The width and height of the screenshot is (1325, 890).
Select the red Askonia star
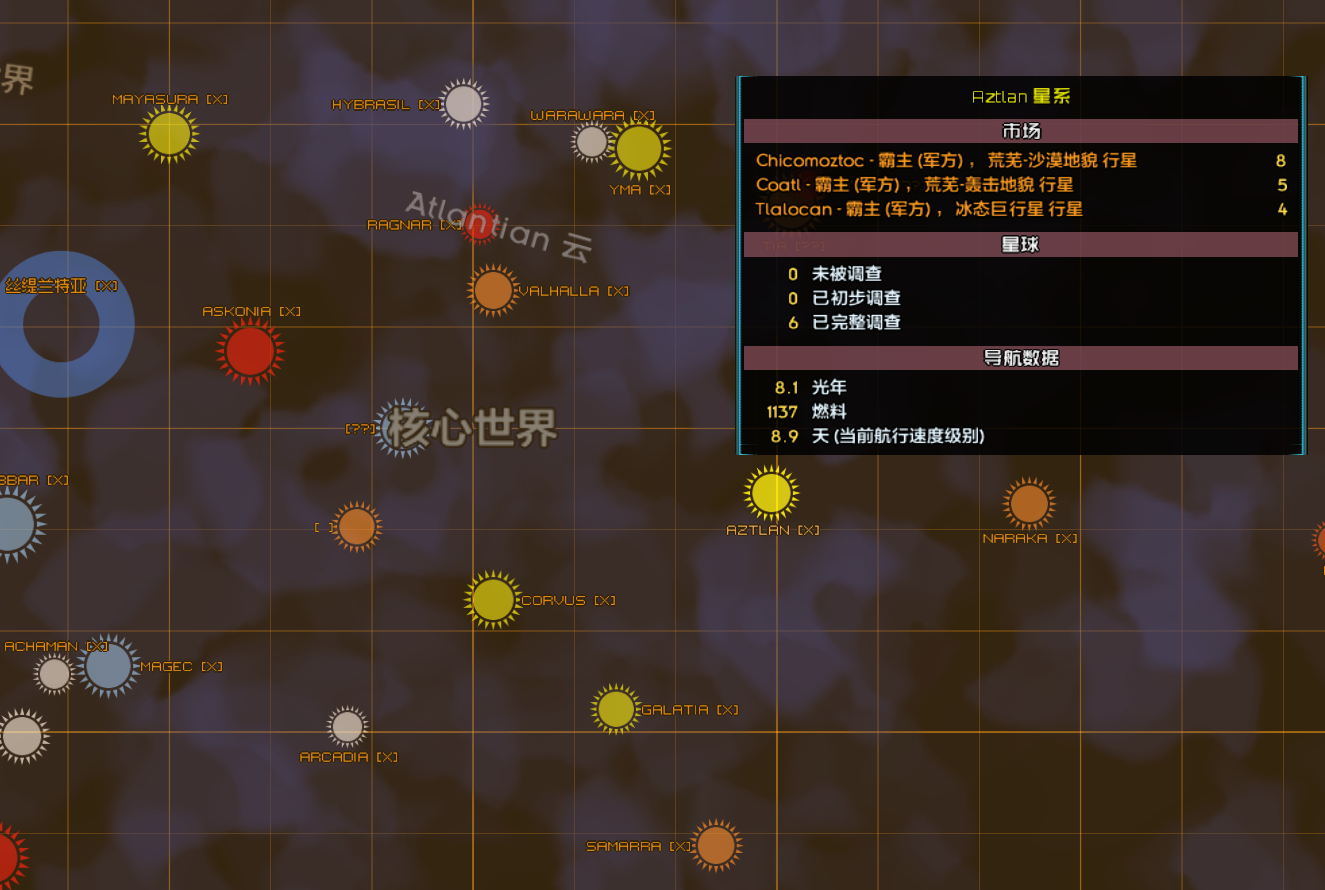tap(248, 352)
